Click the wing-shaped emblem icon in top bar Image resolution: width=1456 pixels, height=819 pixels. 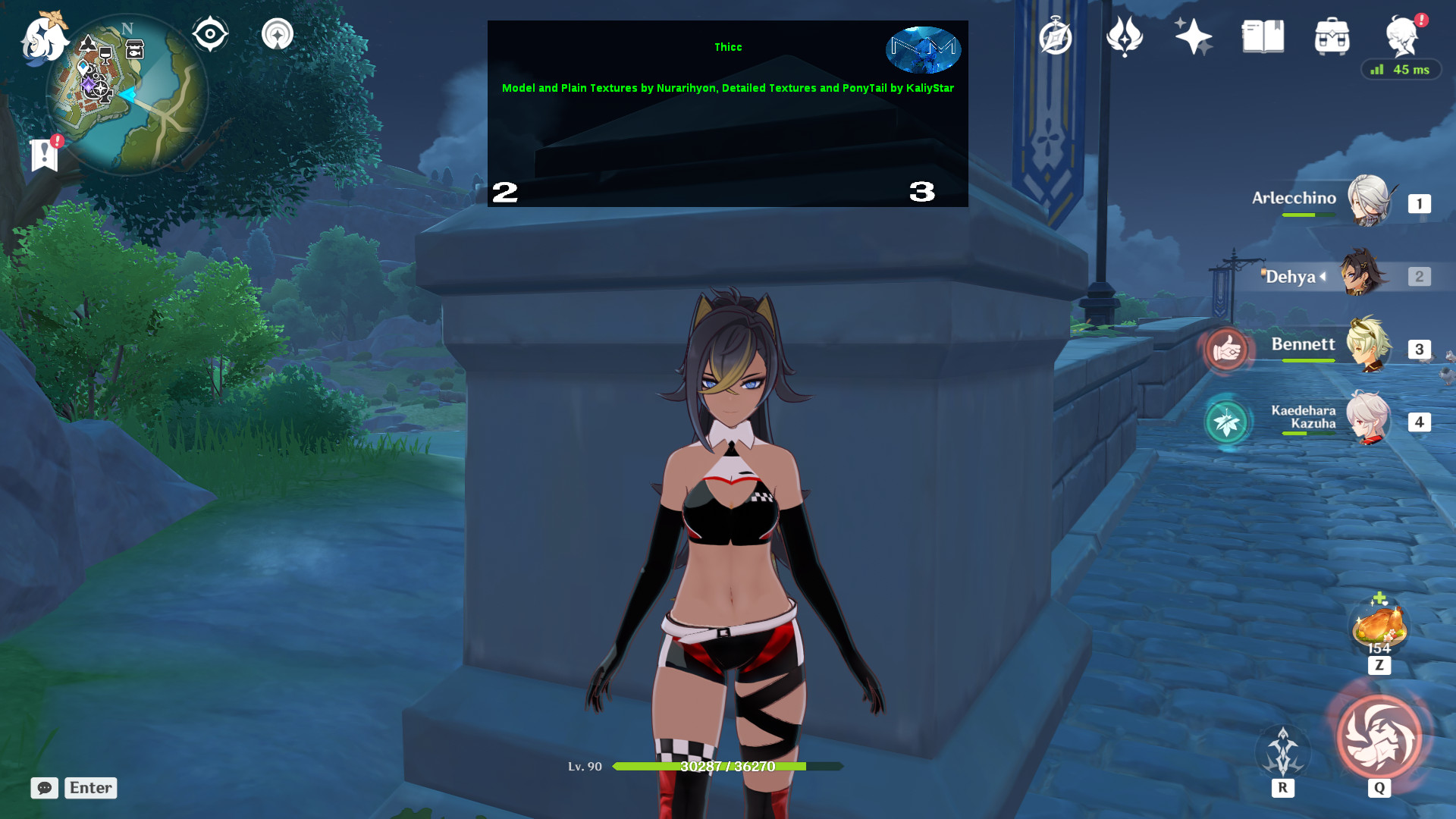point(1125,36)
